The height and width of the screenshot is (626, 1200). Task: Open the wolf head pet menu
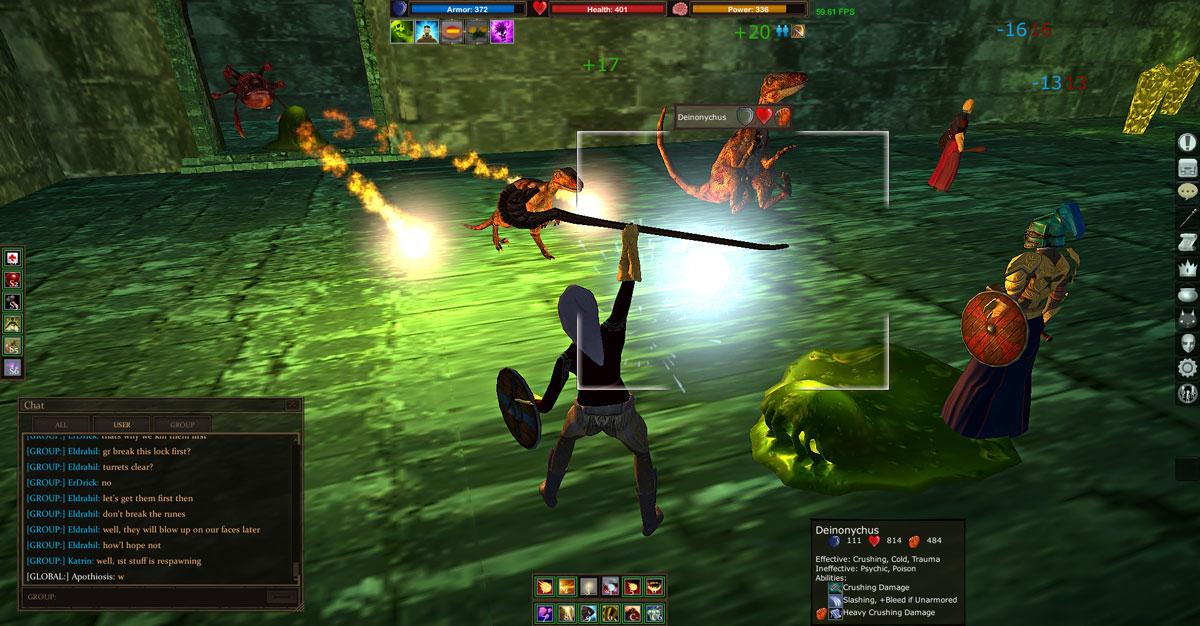pos(1187,319)
